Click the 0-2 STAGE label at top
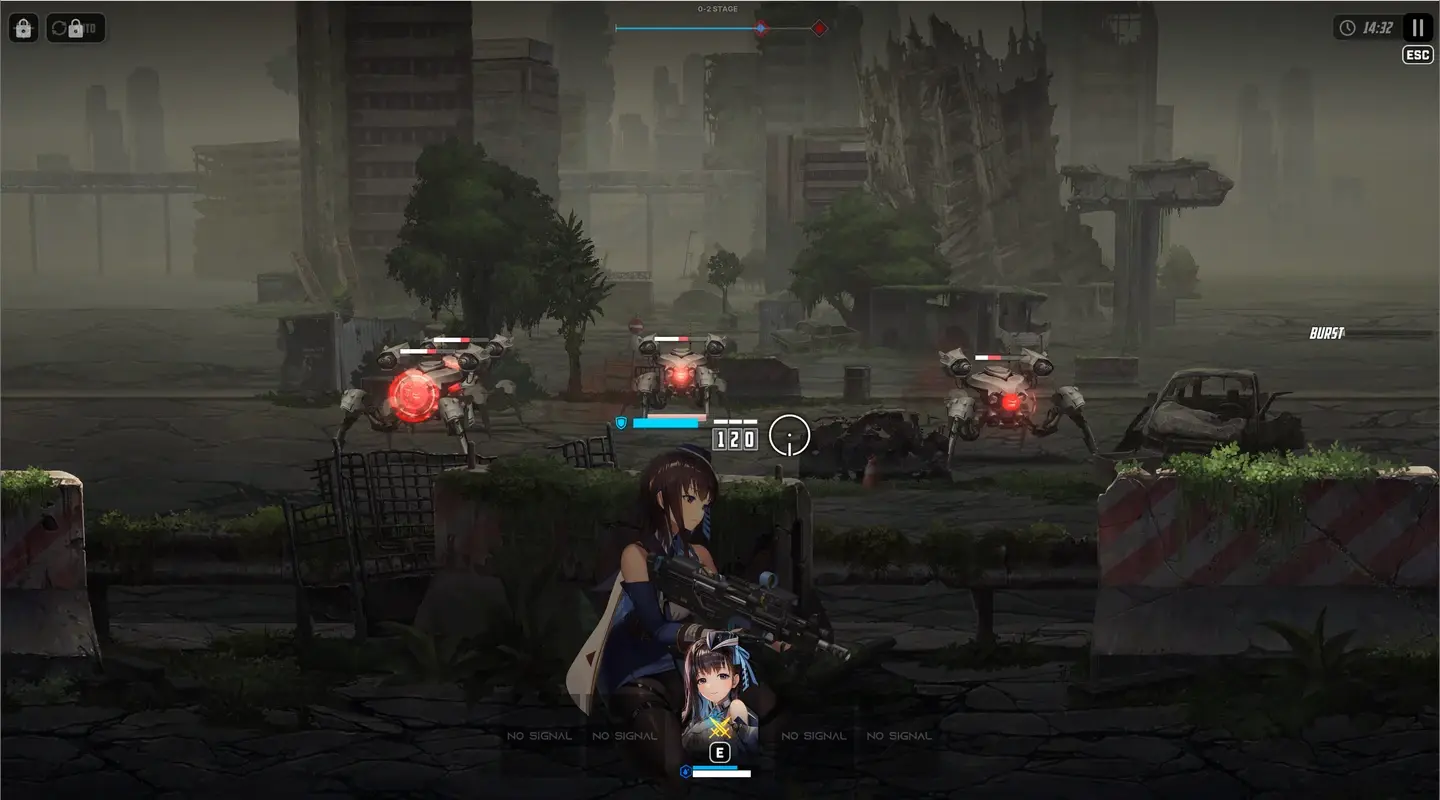1440x800 pixels. click(716, 8)
